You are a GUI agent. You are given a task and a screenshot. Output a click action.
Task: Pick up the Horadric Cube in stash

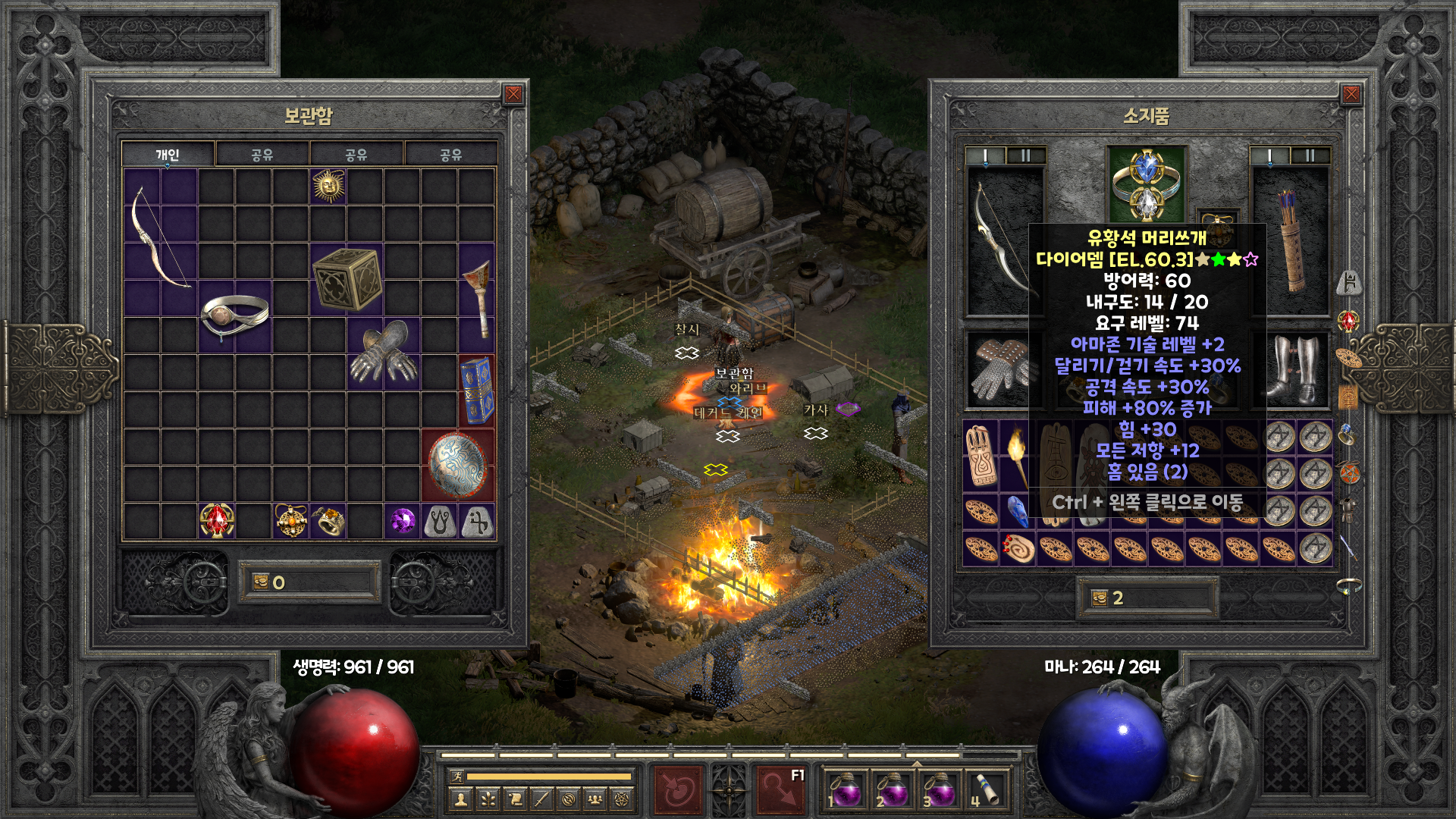pos(347,279)
